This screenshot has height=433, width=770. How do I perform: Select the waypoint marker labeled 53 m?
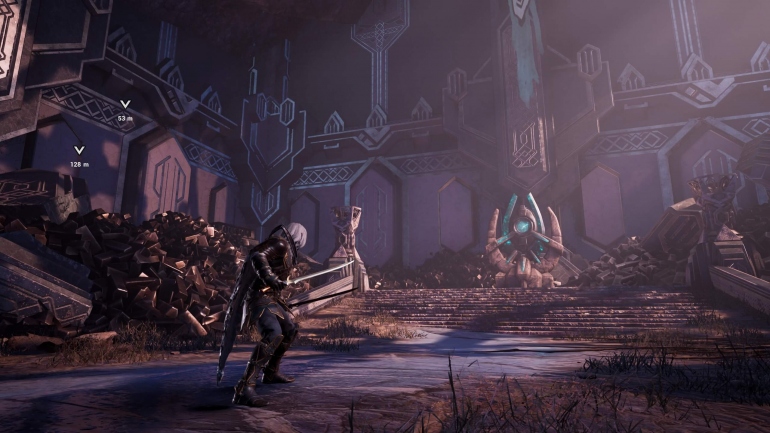[x=125, y=104]
